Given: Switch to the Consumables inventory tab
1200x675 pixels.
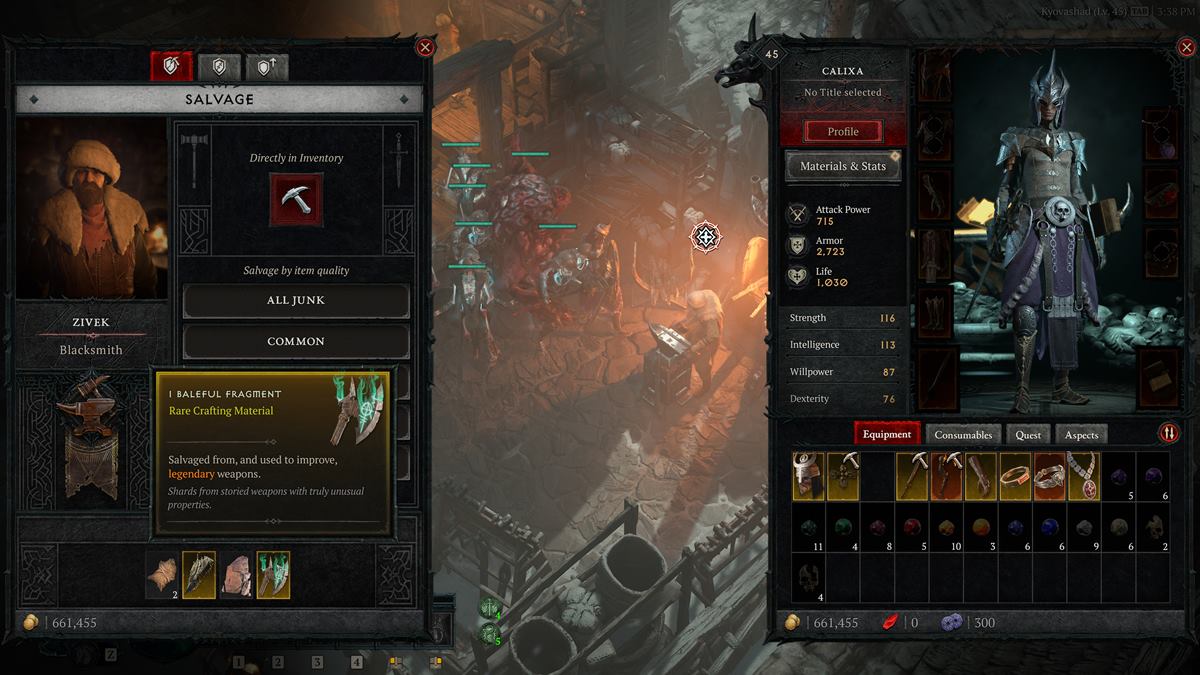Looking at the screenshot, I should [963, 434].
